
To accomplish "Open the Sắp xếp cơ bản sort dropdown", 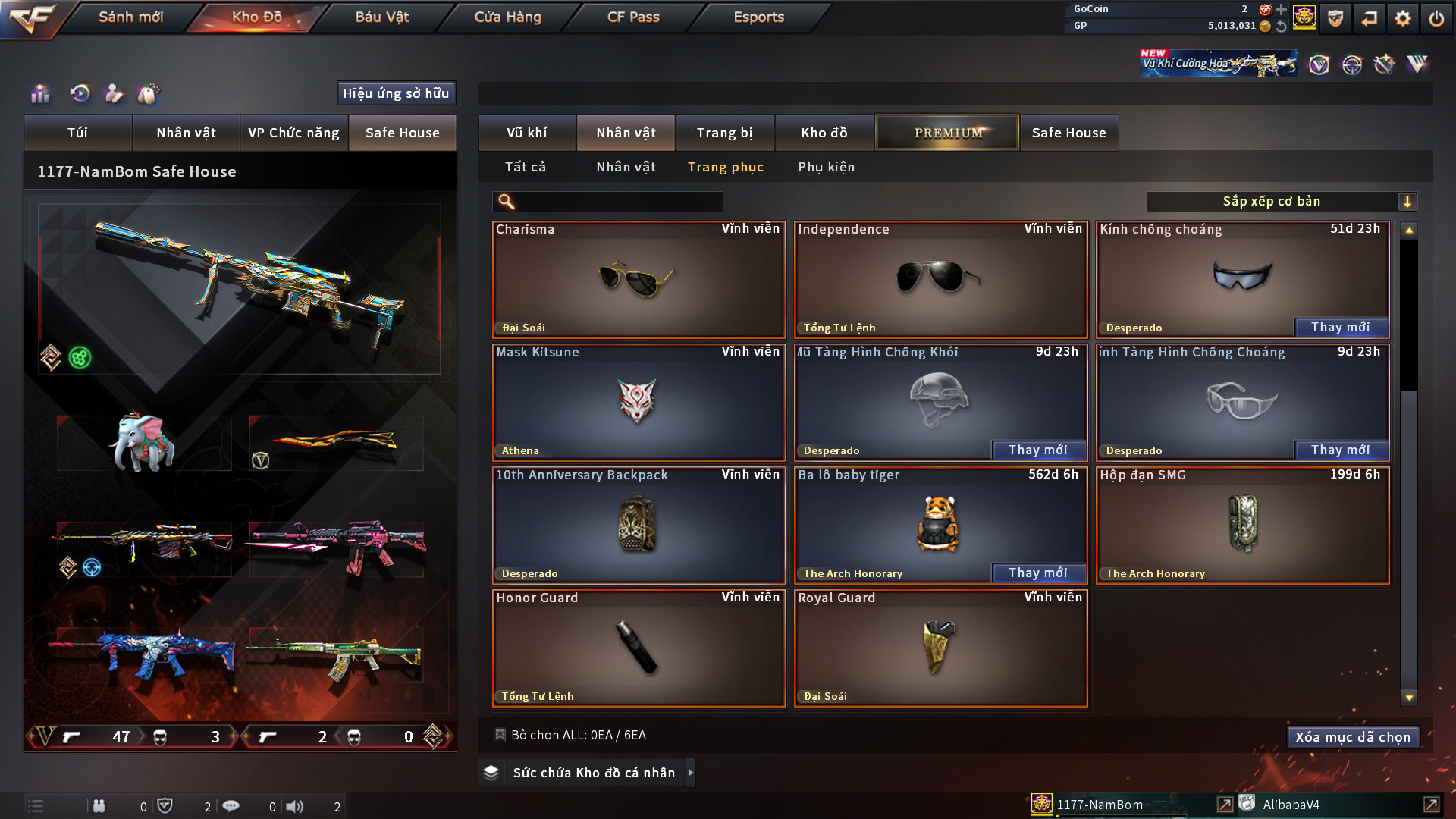I will click(x=1281, y=202).
